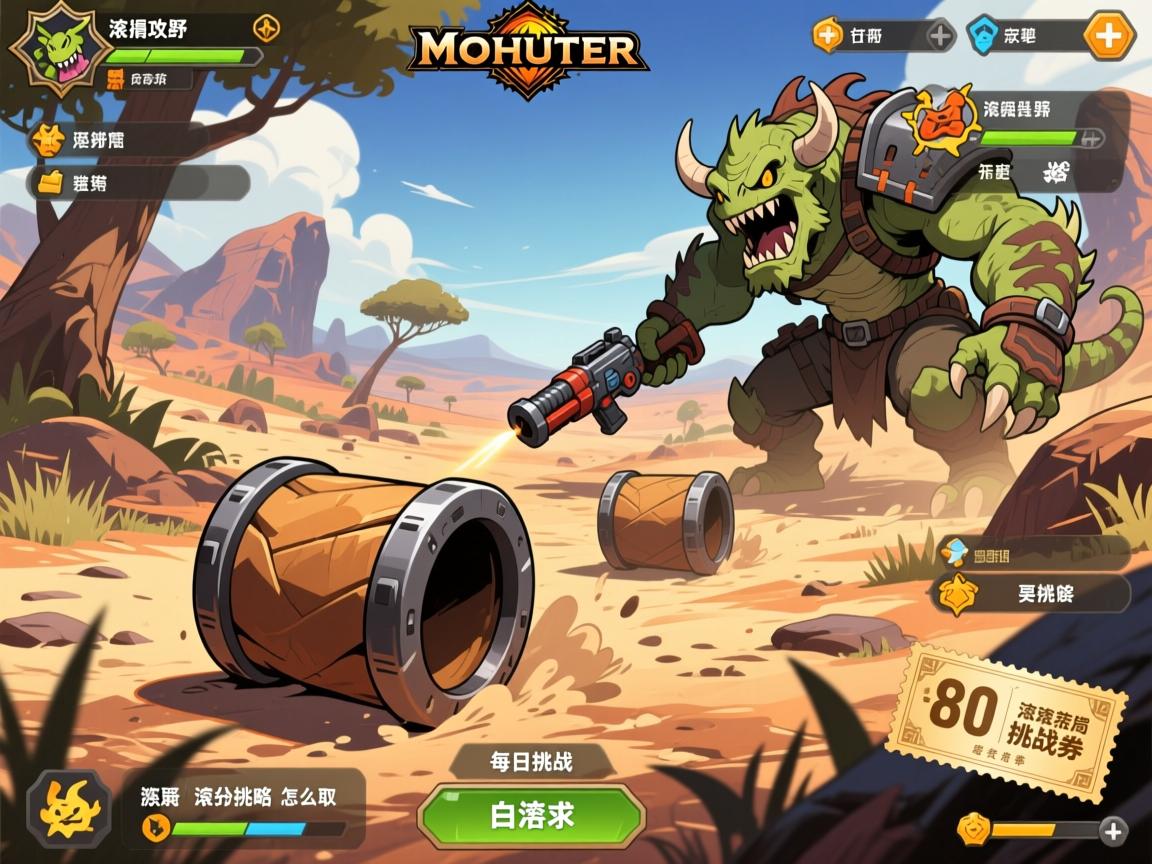Click the gold plus on the top-right currency
The width and height of the screenshot is (1152, 864).
point(1109,37)
